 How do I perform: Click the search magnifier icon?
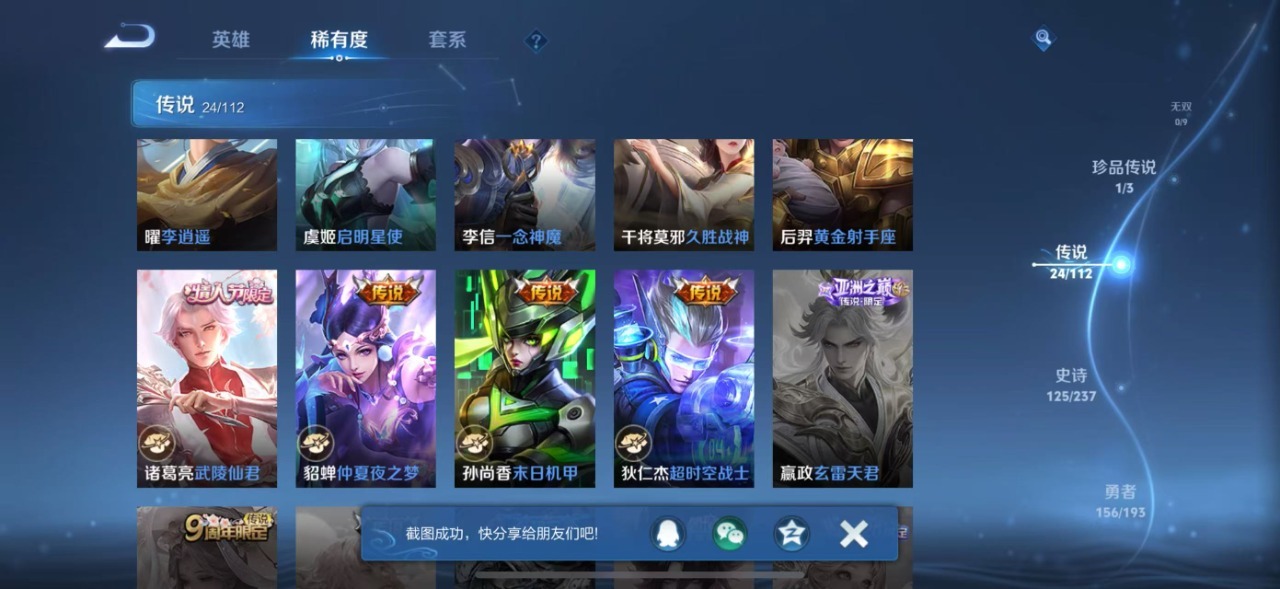point(1043,39)
